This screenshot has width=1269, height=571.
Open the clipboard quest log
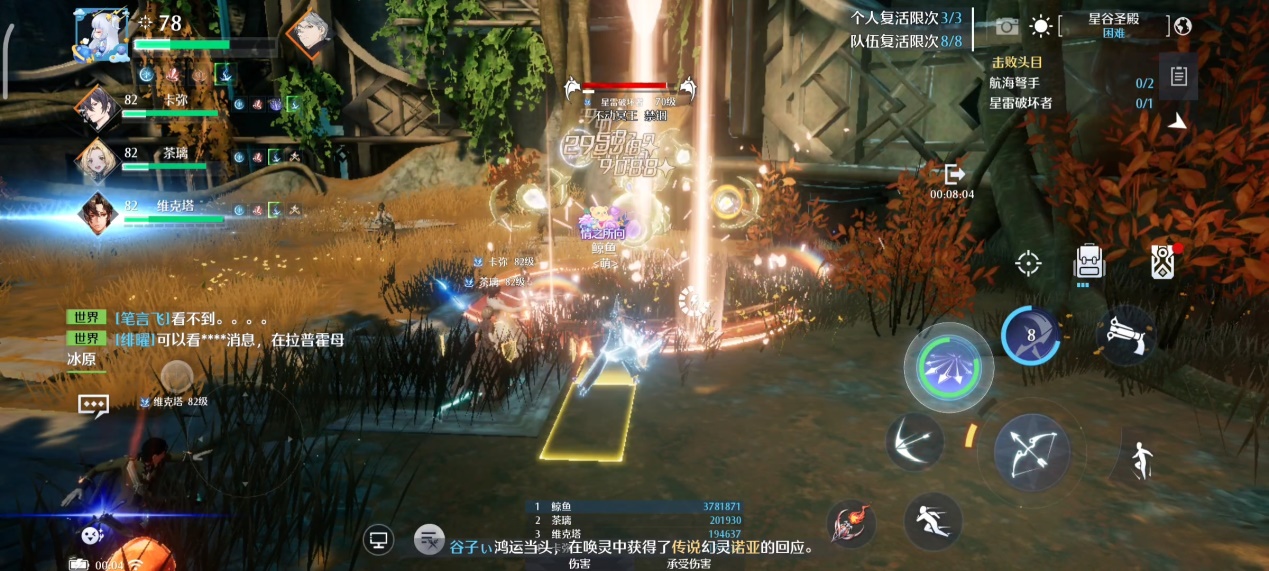click(x=1178, y=77)
